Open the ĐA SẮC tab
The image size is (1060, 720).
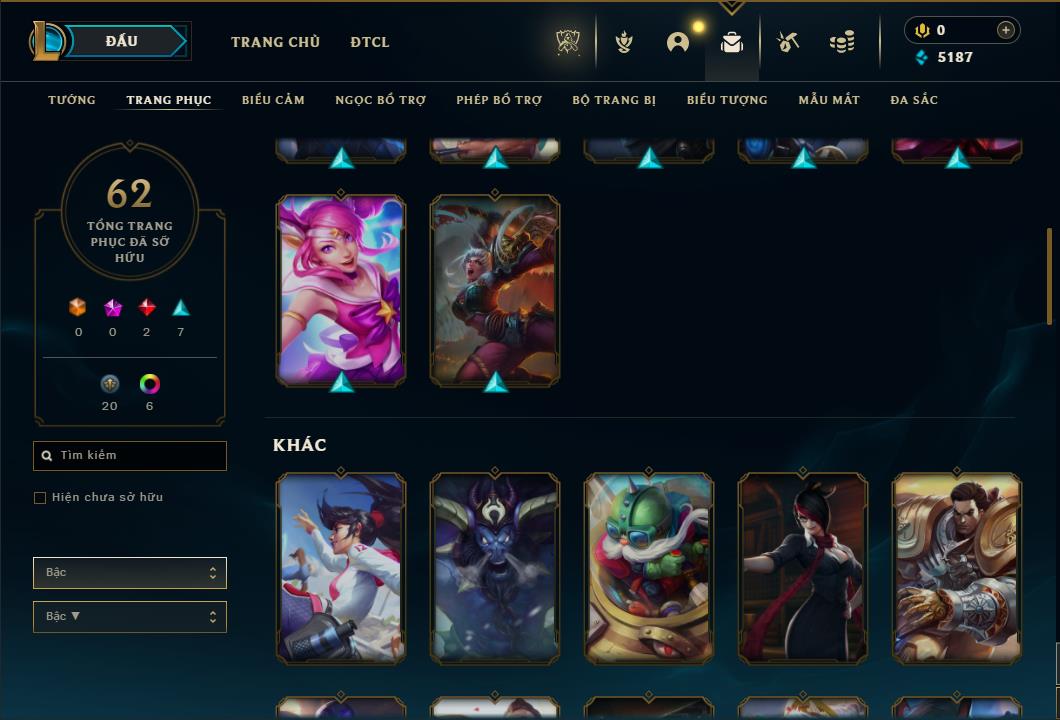tap(914, 100)
